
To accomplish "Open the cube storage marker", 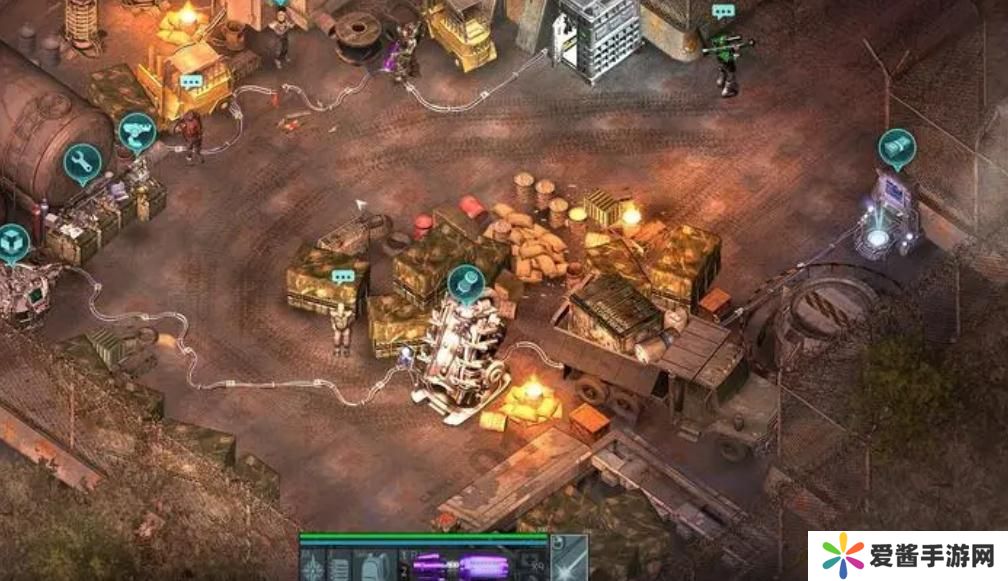I will (x=13, y=241).
